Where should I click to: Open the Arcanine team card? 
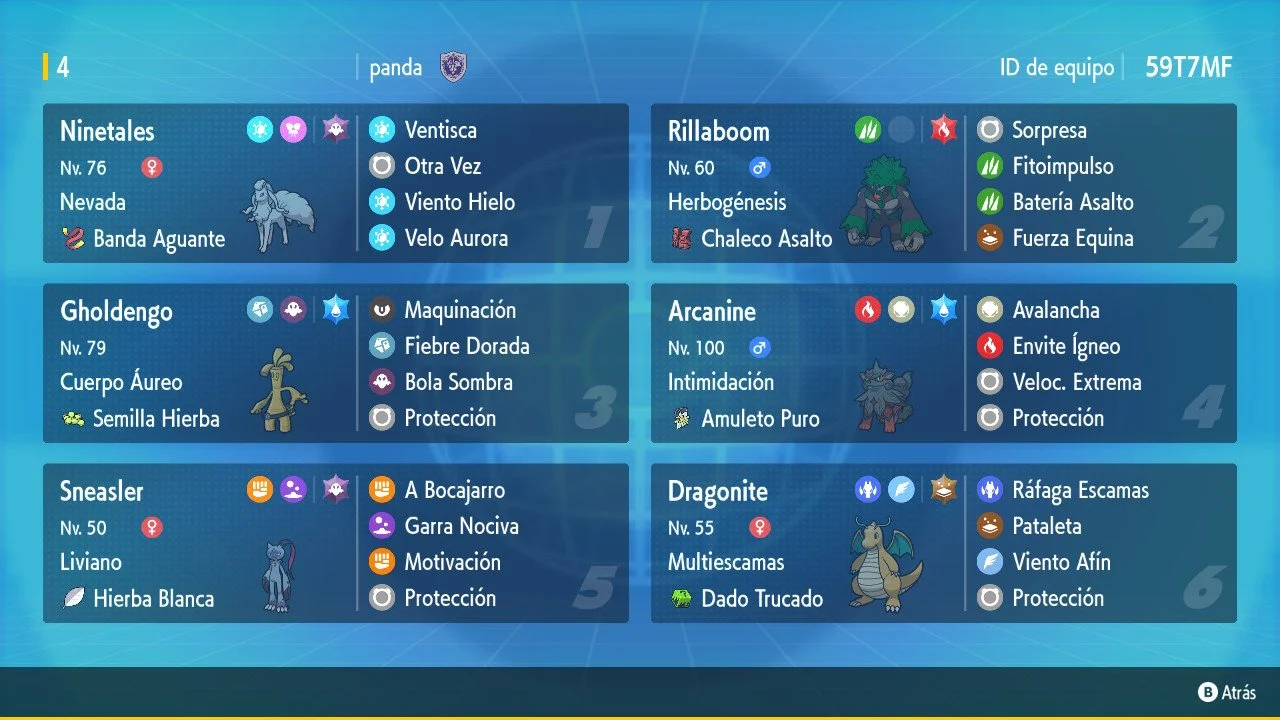click(943, 364)
